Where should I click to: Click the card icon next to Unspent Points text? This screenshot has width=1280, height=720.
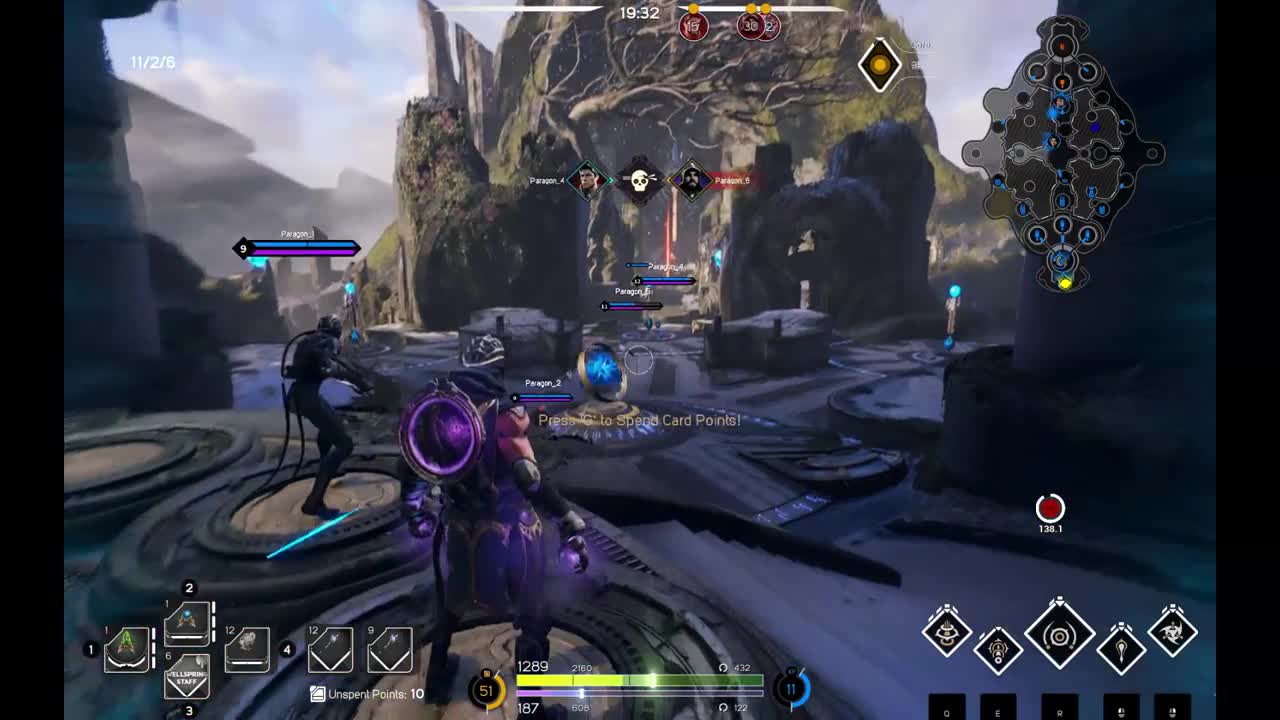pyautogui.click(x=317, y=693)
